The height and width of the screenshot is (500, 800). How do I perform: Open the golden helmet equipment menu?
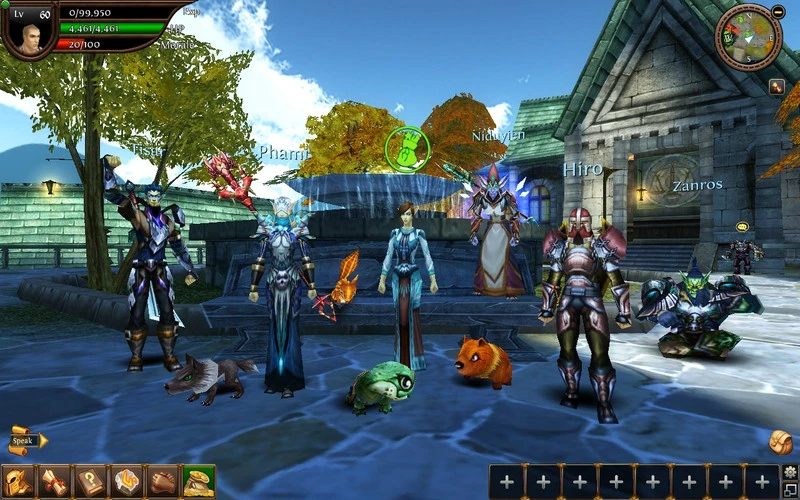click(17, 481)
